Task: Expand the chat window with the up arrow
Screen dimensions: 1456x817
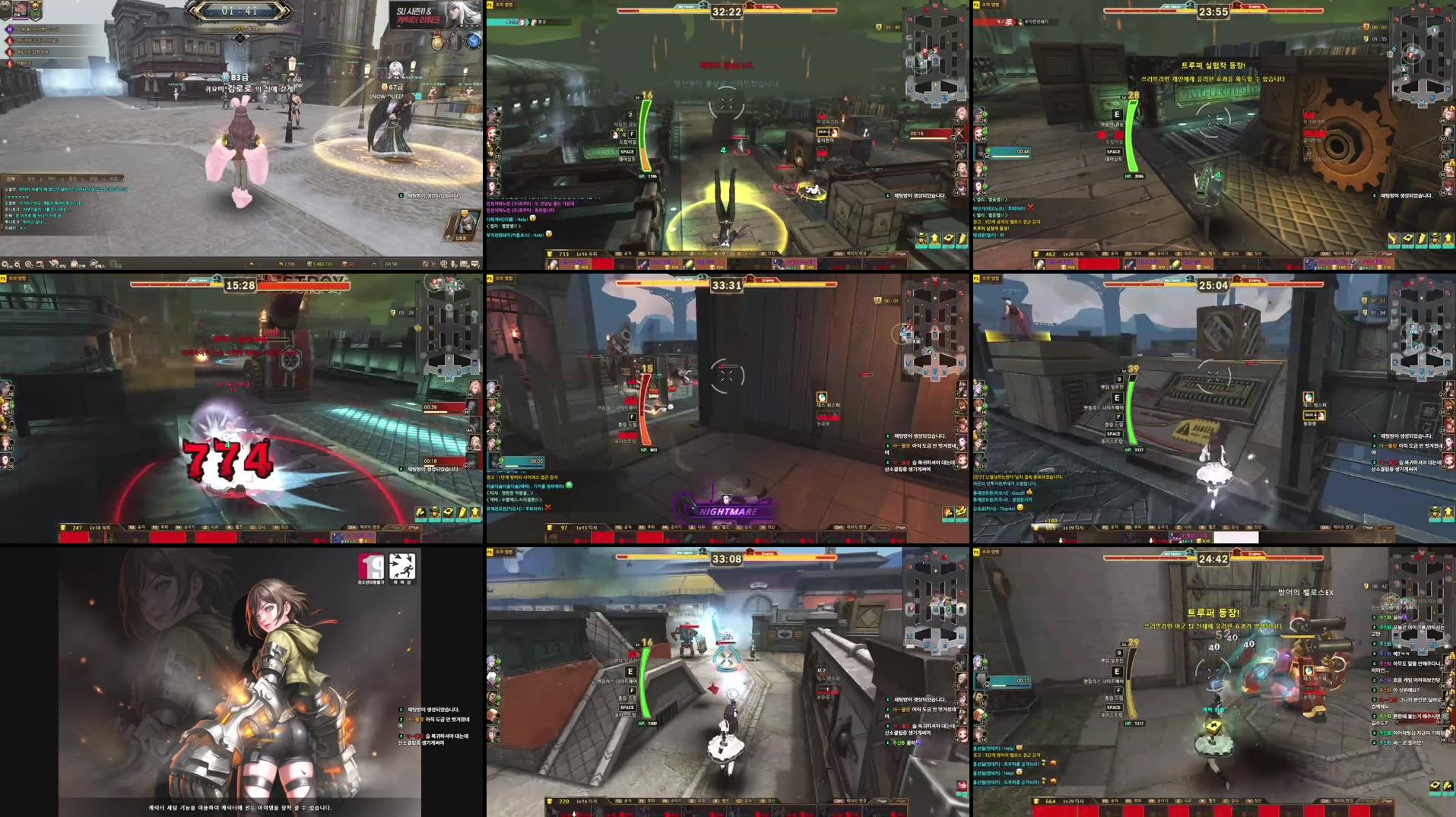Action: 373,262
